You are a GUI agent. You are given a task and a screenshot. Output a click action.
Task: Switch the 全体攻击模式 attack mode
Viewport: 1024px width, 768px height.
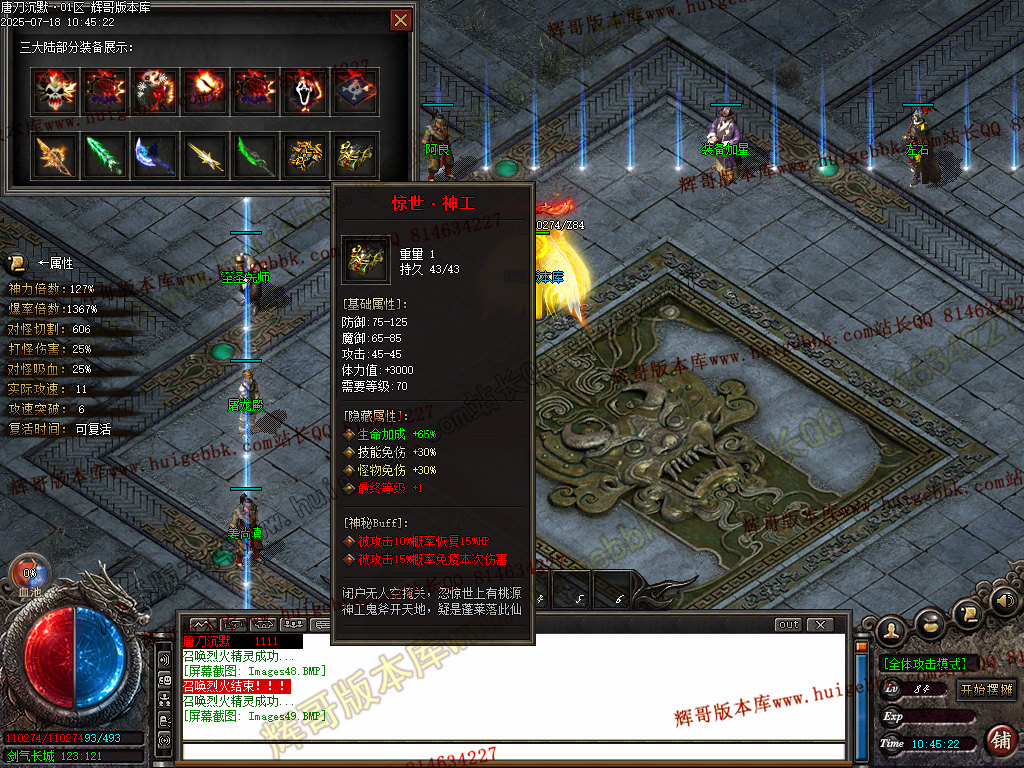[923, 663]
